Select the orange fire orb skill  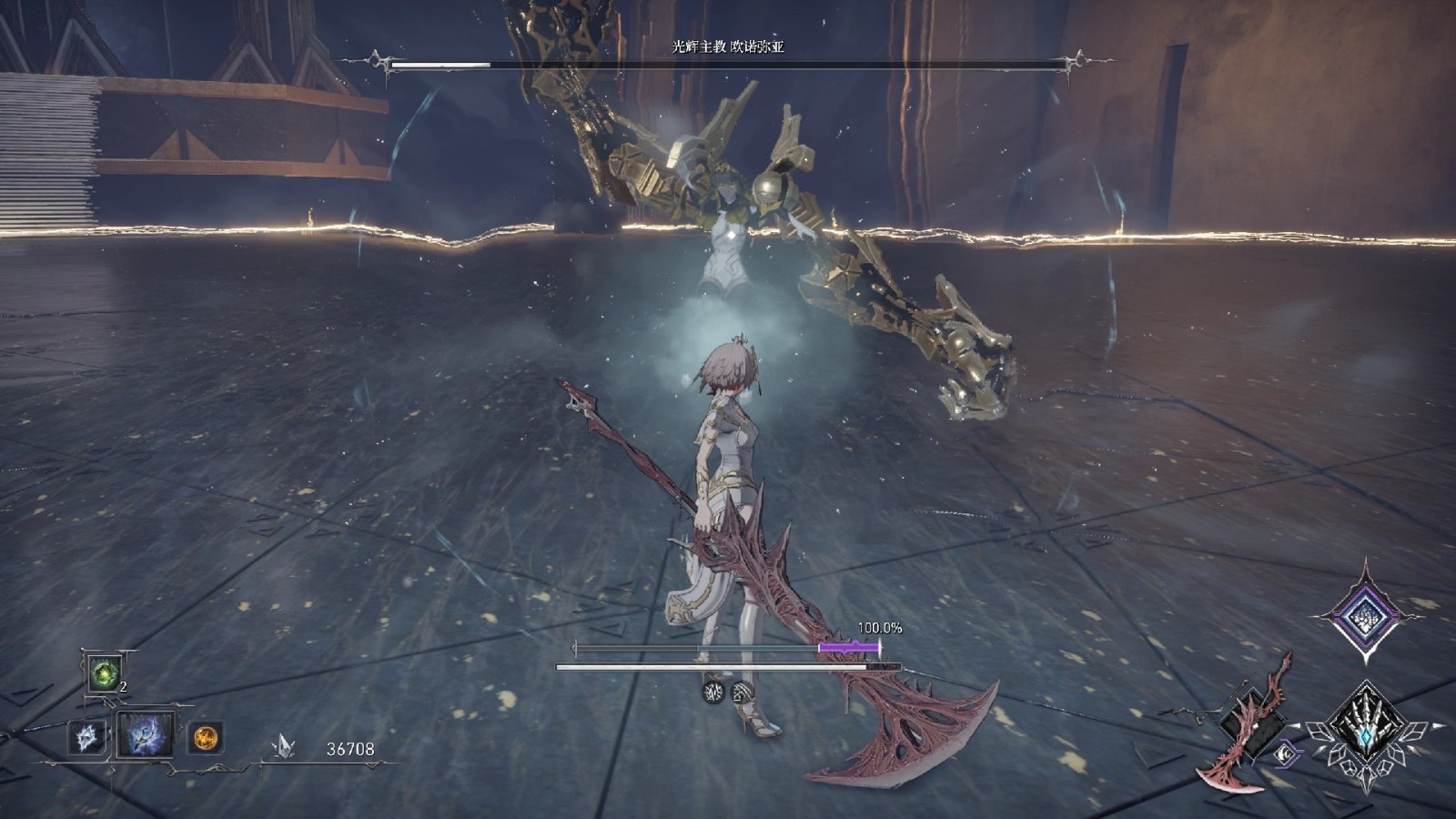coord(206,736)
